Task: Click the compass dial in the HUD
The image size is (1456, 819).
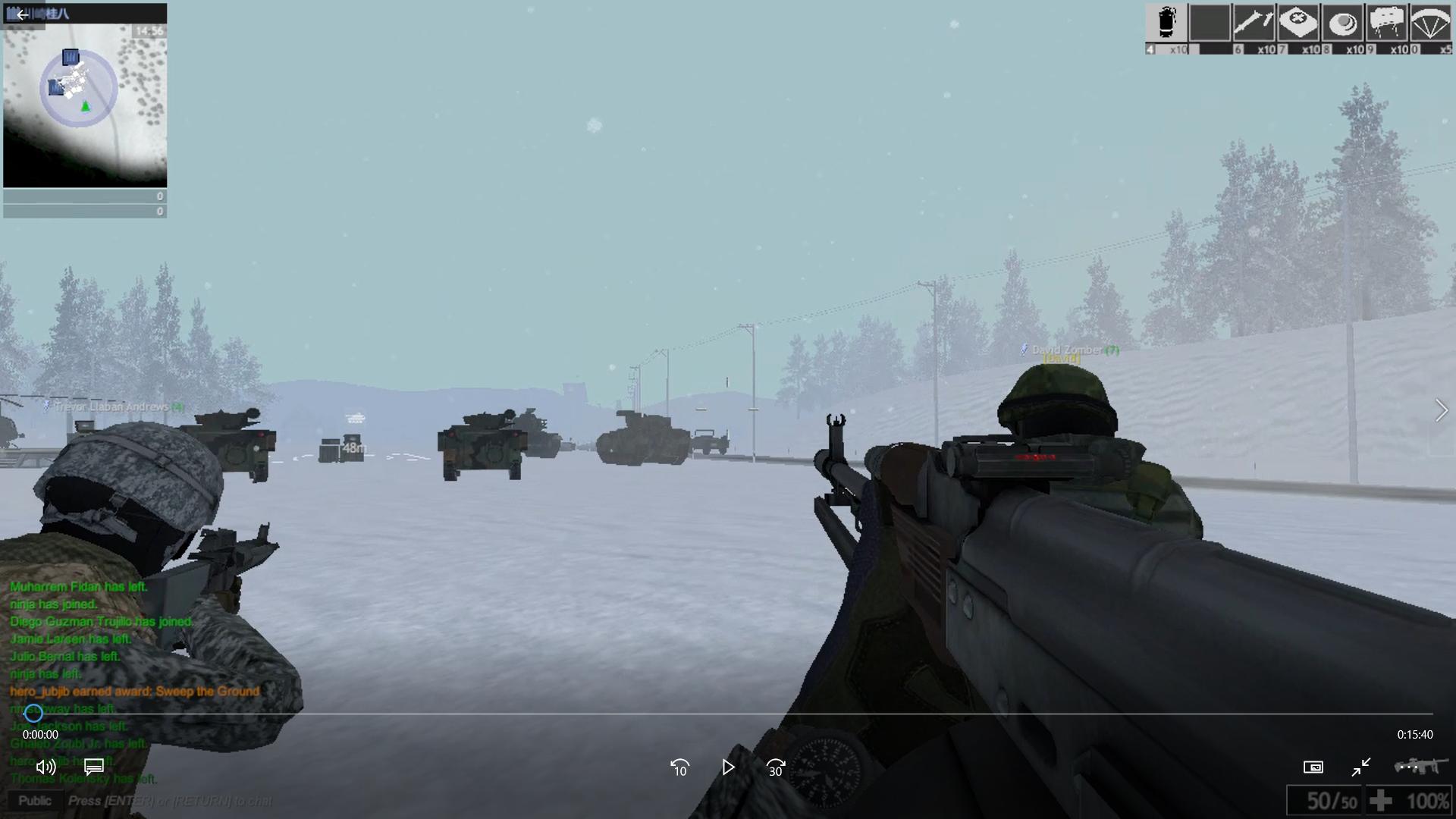Action: click(828, 771)
